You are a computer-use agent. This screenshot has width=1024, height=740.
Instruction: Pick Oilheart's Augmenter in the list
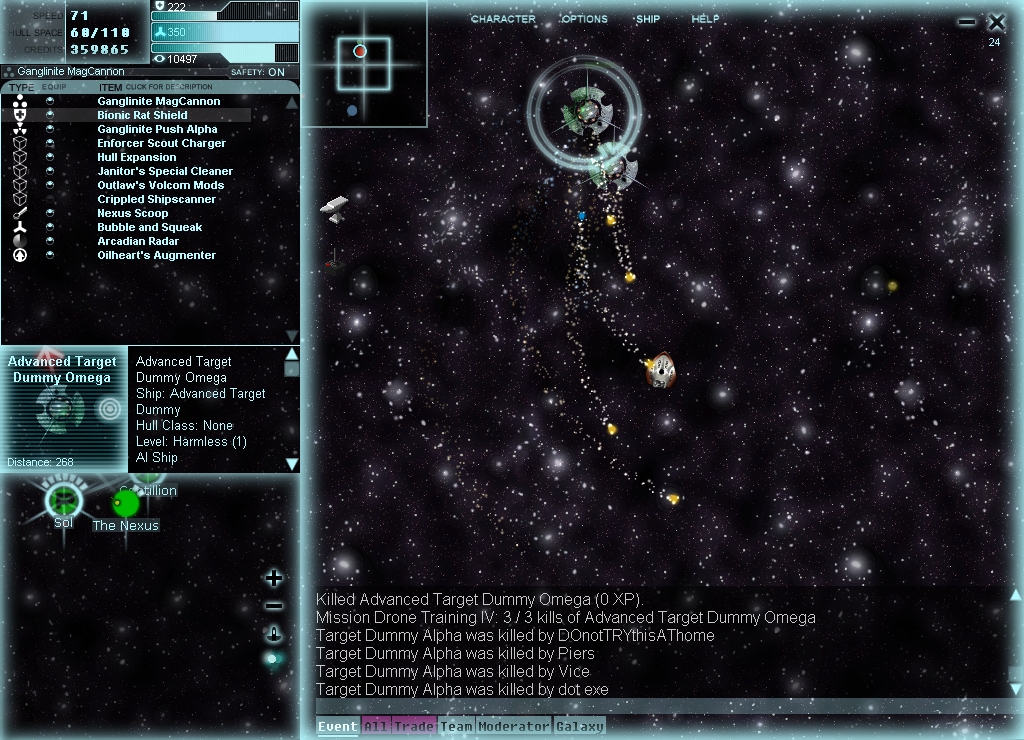(156, 255)
